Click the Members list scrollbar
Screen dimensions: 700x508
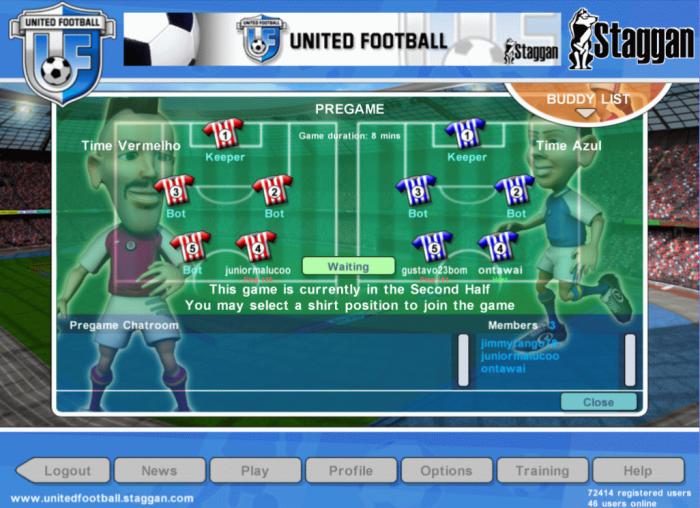(x=630, y=359)
